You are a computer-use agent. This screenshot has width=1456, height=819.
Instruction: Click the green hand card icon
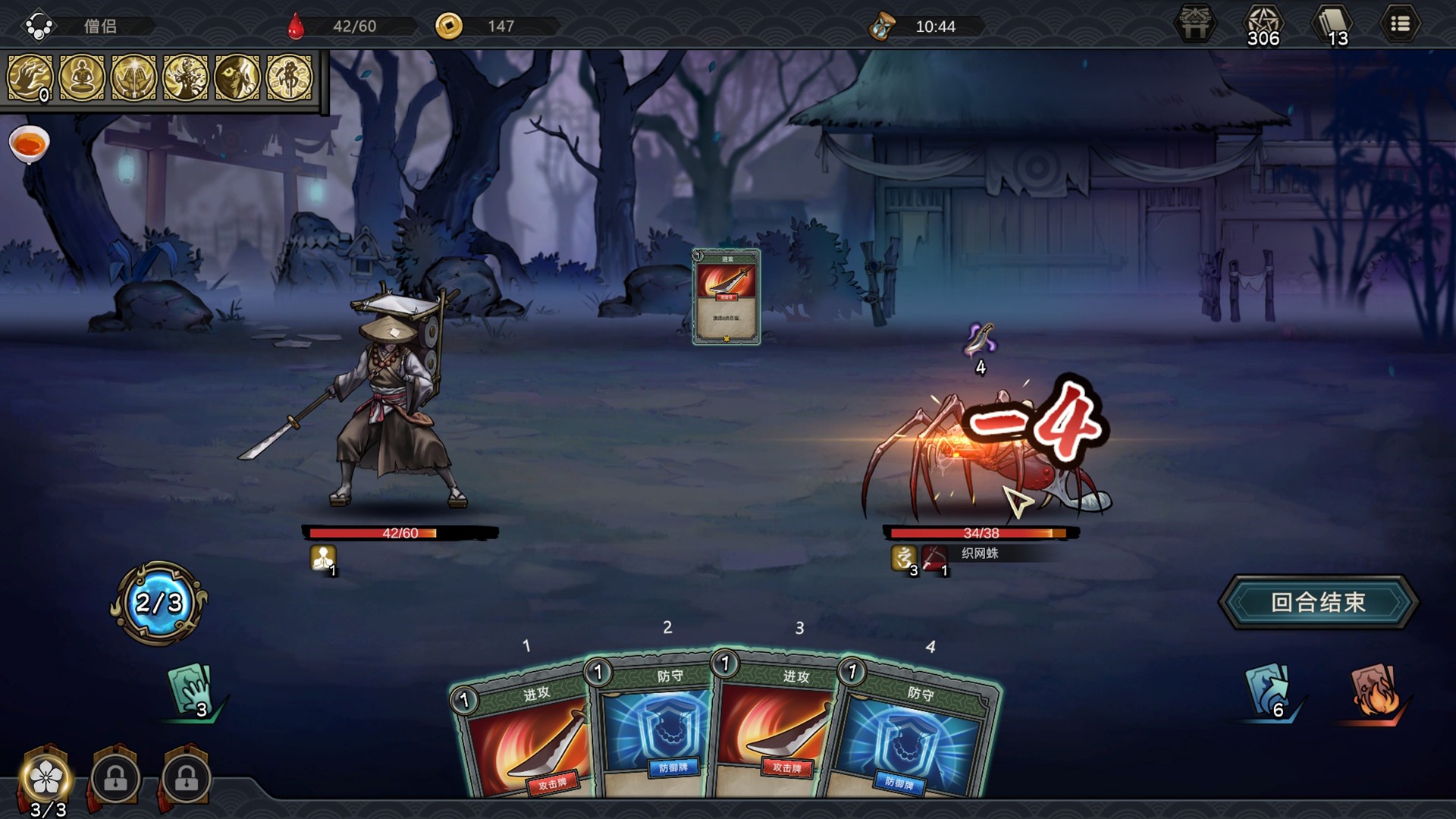(x=191, y=689)
